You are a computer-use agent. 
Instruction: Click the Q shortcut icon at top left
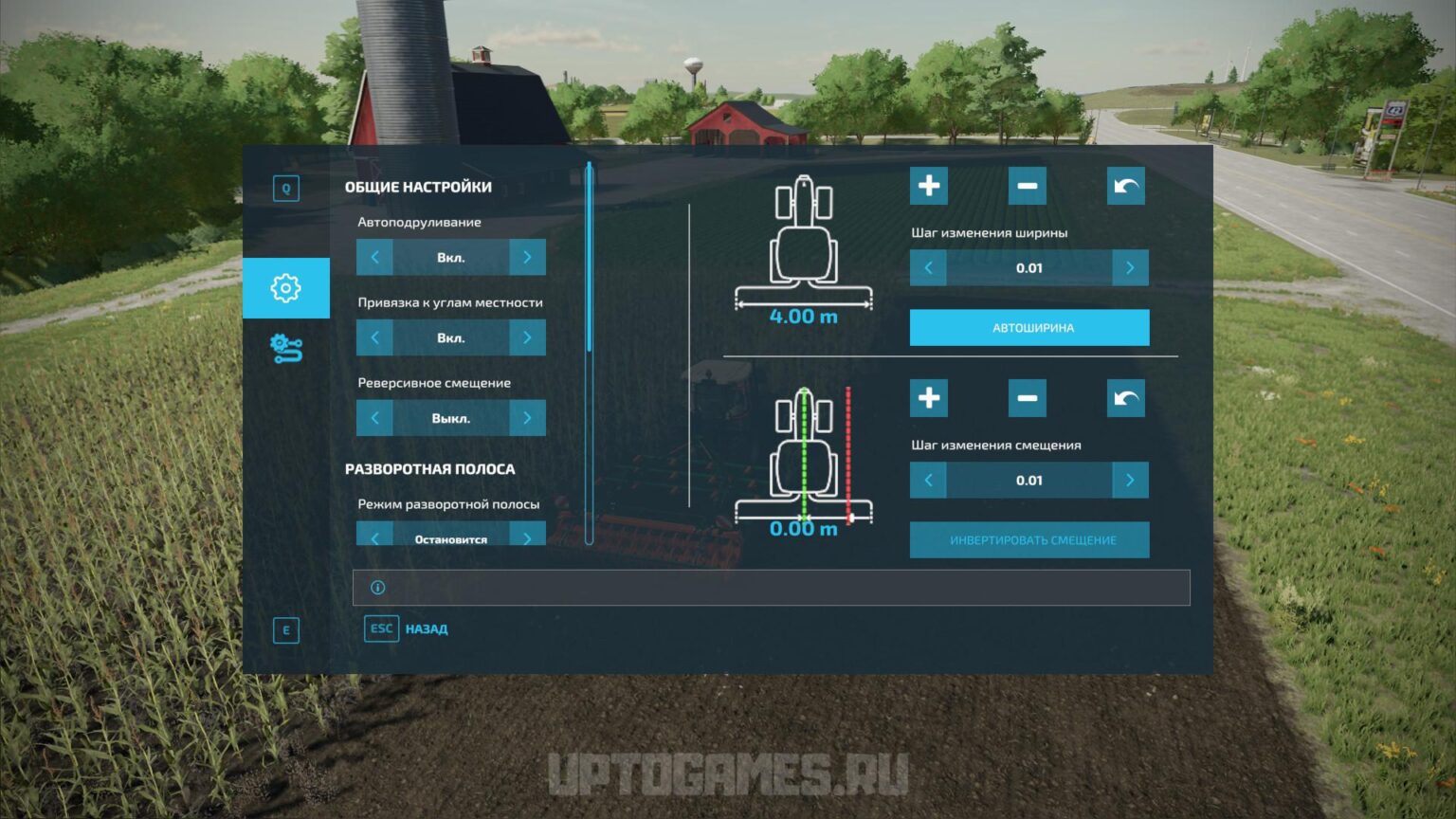(286, 188)
